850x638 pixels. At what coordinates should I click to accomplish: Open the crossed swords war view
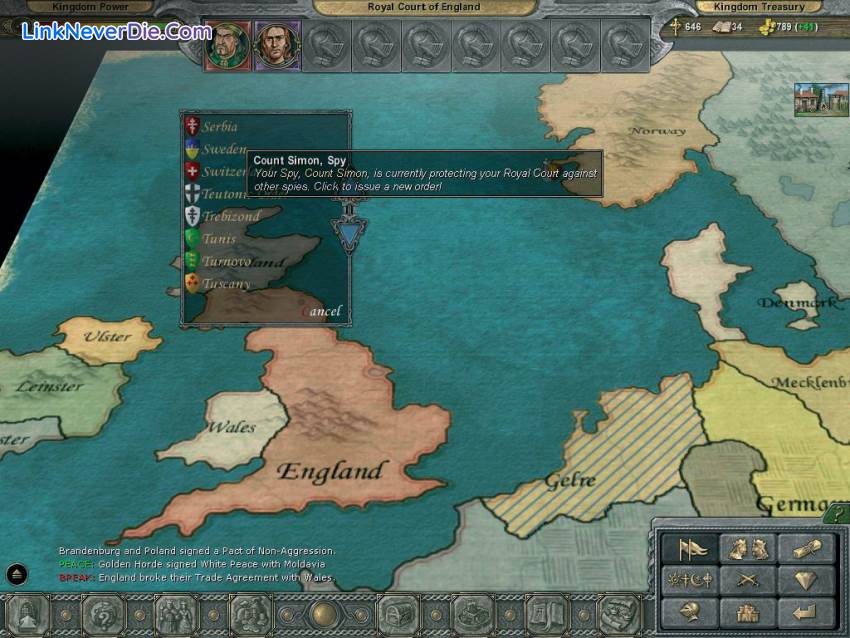(747, 581)
